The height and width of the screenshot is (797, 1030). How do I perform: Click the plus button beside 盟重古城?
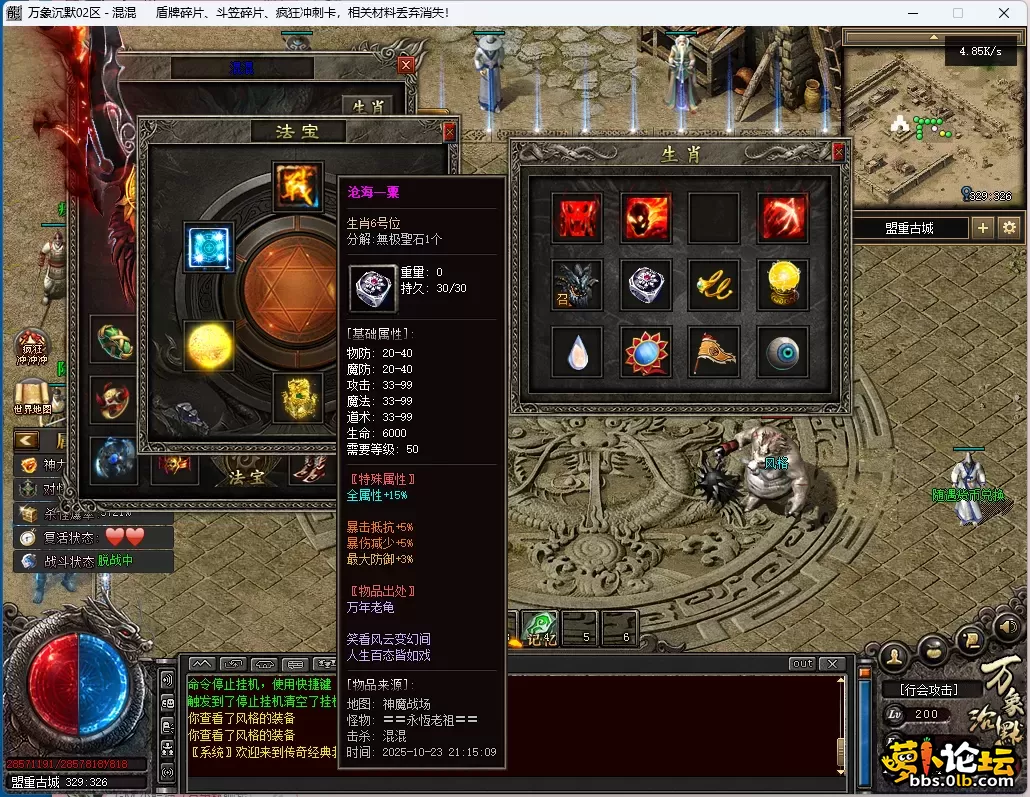(x=983, y=228)
